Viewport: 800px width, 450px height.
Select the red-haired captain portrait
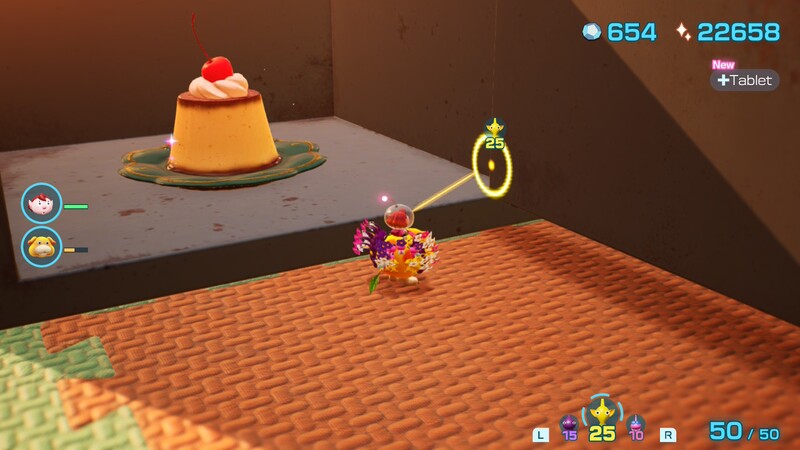click(42, 204)
